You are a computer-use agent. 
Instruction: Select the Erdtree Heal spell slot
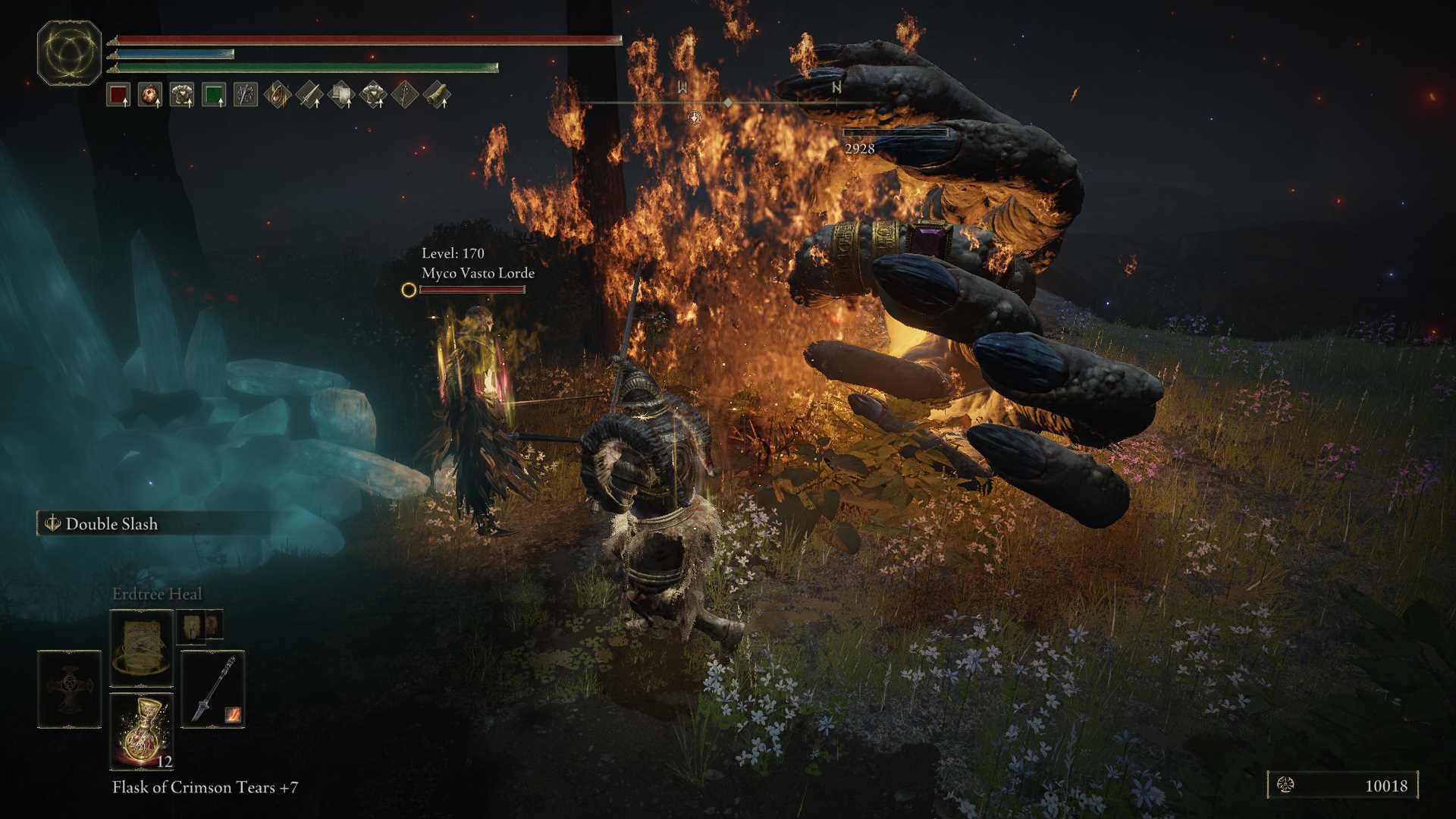(142, 648)
